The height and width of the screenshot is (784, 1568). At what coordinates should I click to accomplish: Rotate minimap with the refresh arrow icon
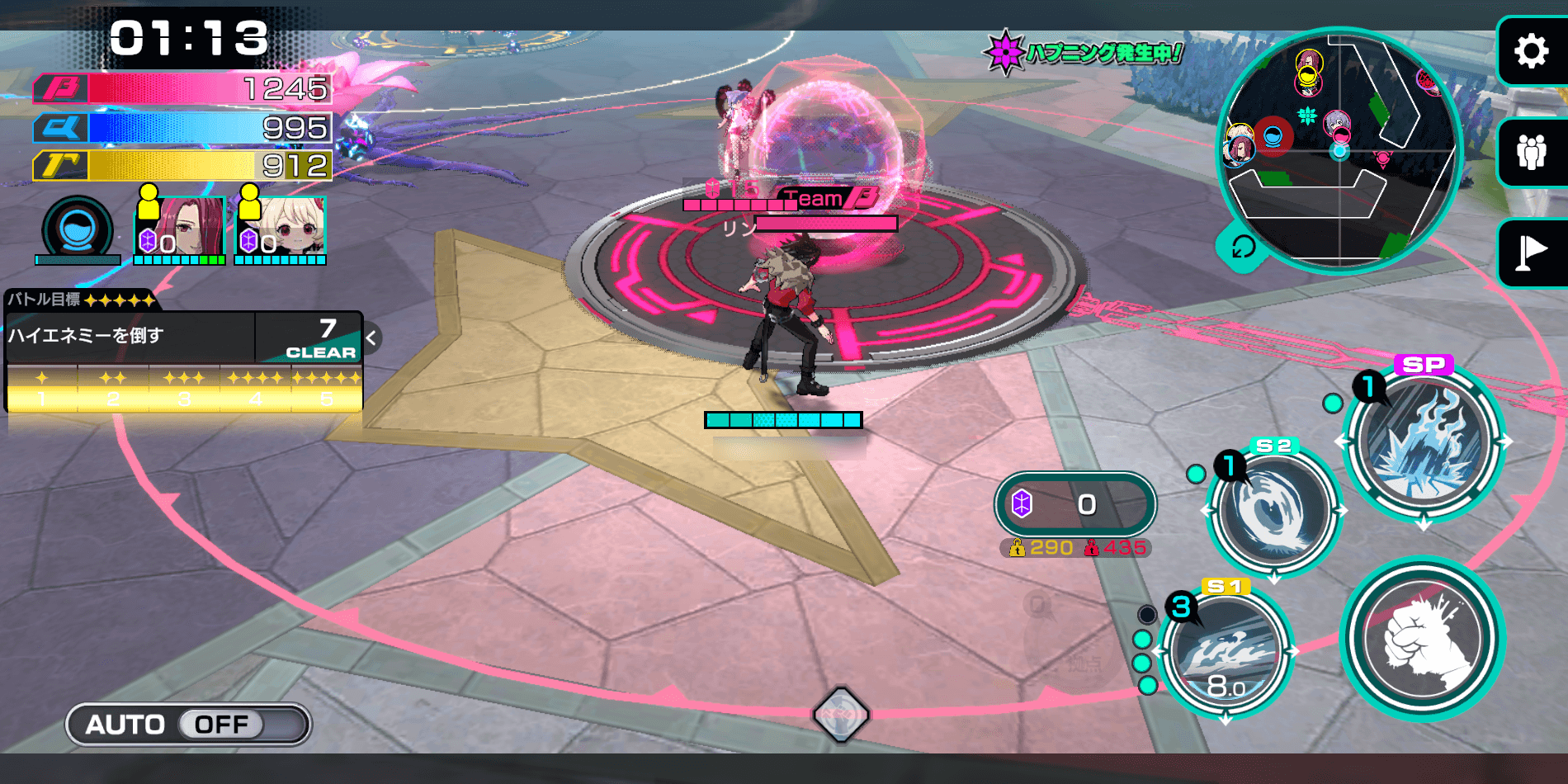click(x=1242, y=247)
